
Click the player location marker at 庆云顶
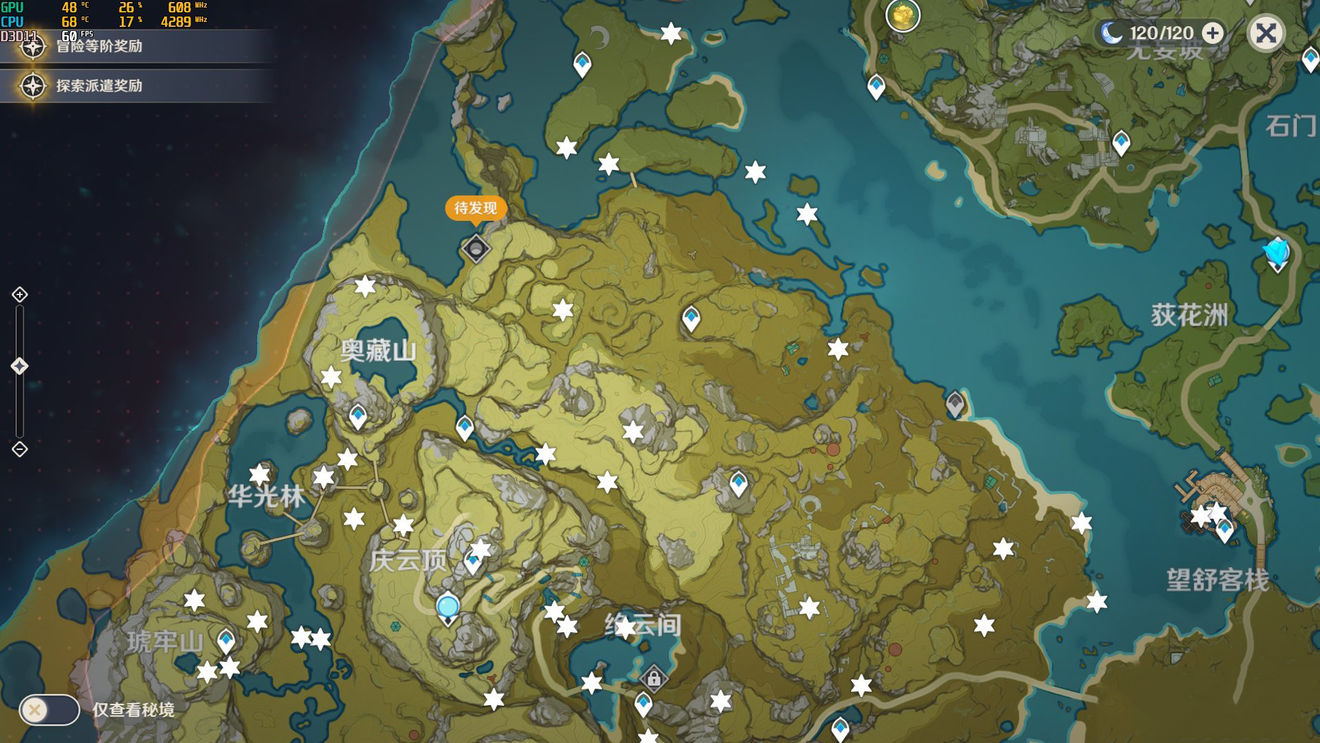(x=447, y=606)
